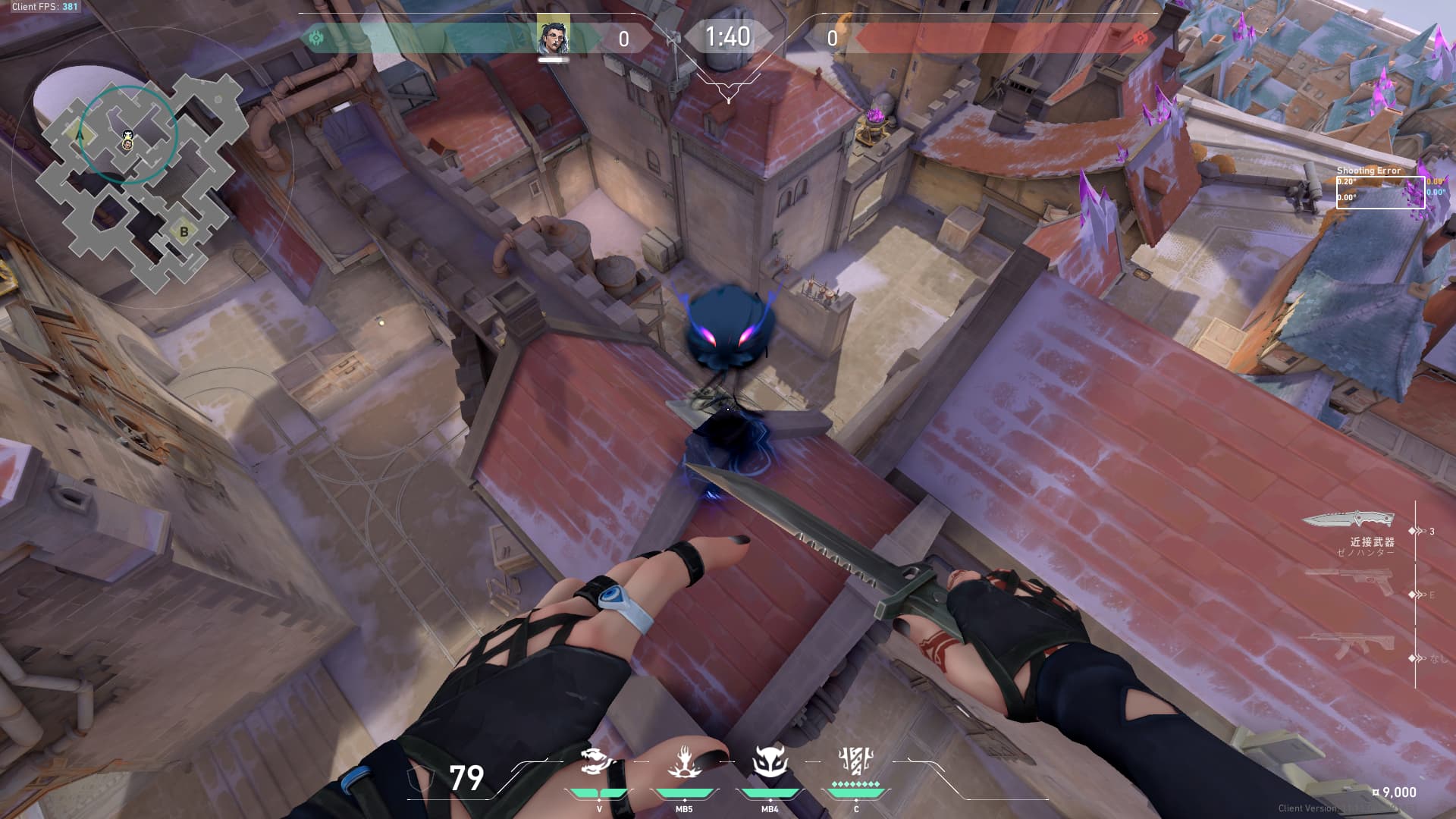Use the clawed hand ability icon

pyautogui.click(x=684, y=762)
